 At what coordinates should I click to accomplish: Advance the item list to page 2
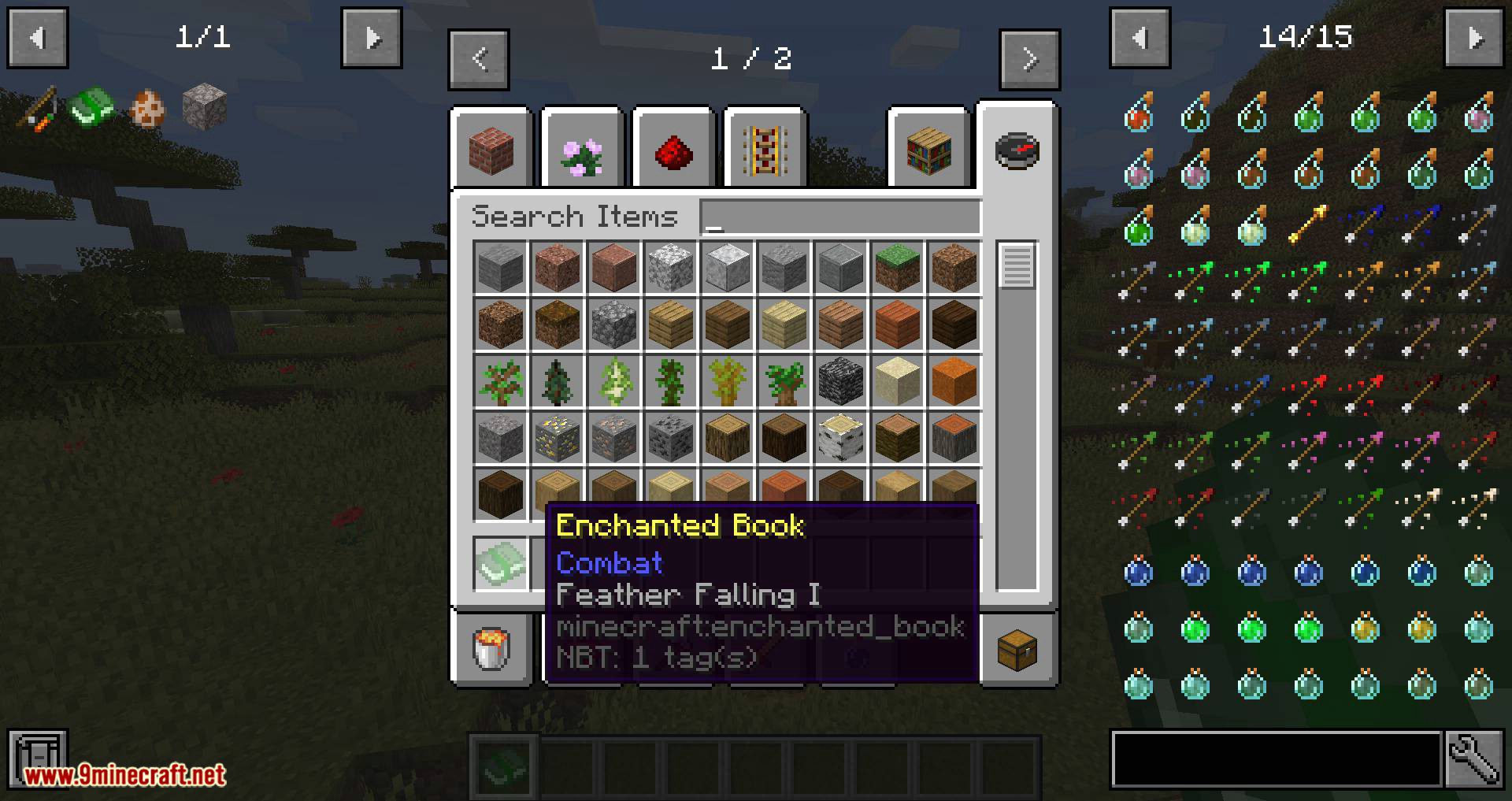(x=1029, y=58)
